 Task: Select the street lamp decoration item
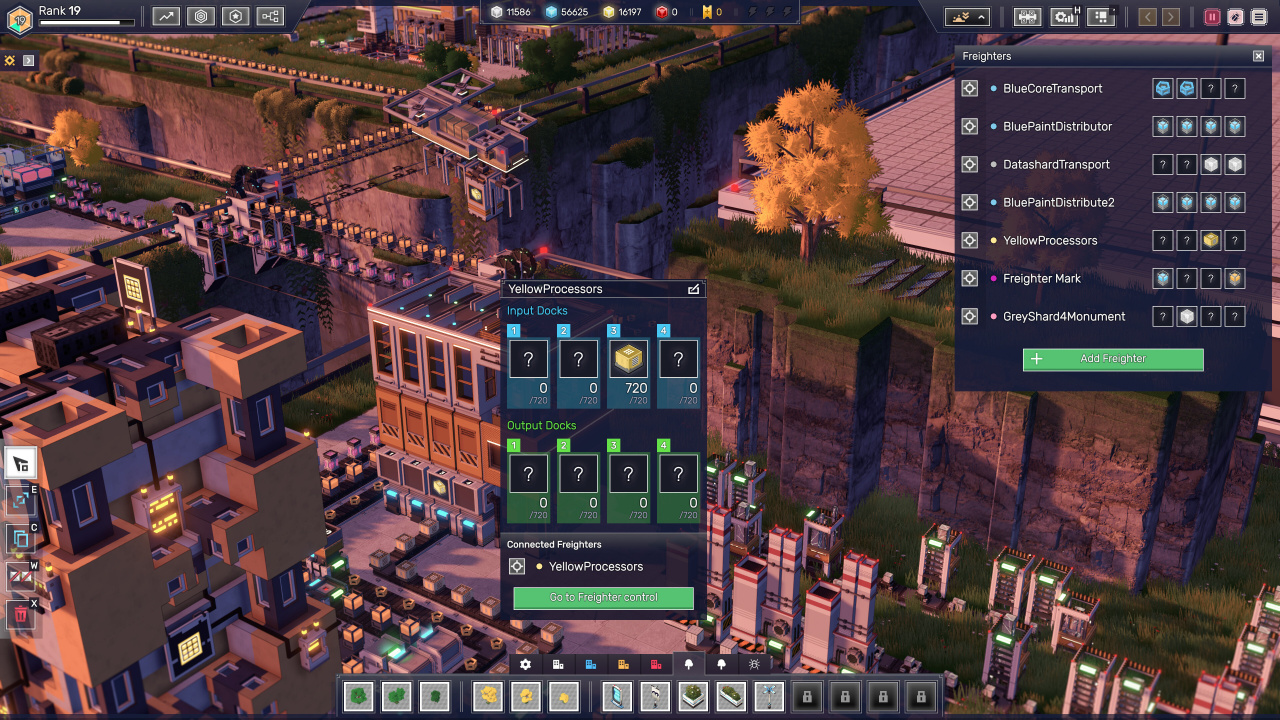point(654,695)
